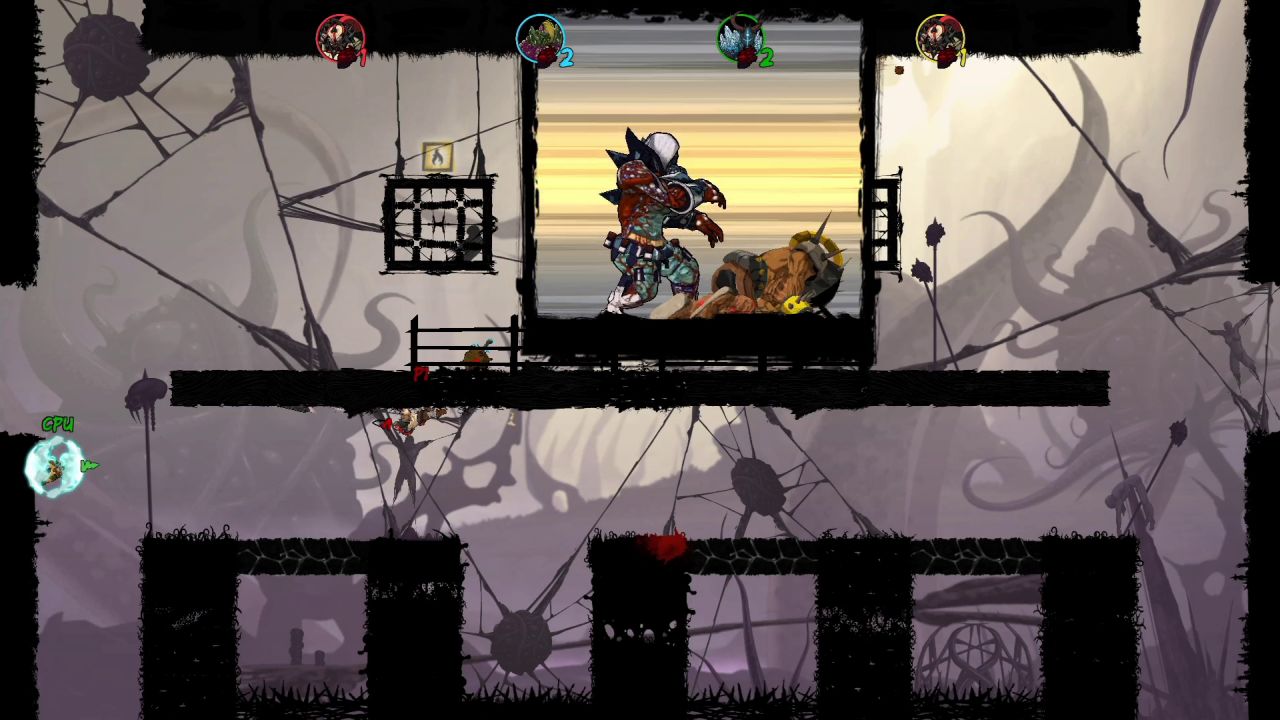
Task: Click the flame power-up icon in the framed box
Action: tap(437, 155)
